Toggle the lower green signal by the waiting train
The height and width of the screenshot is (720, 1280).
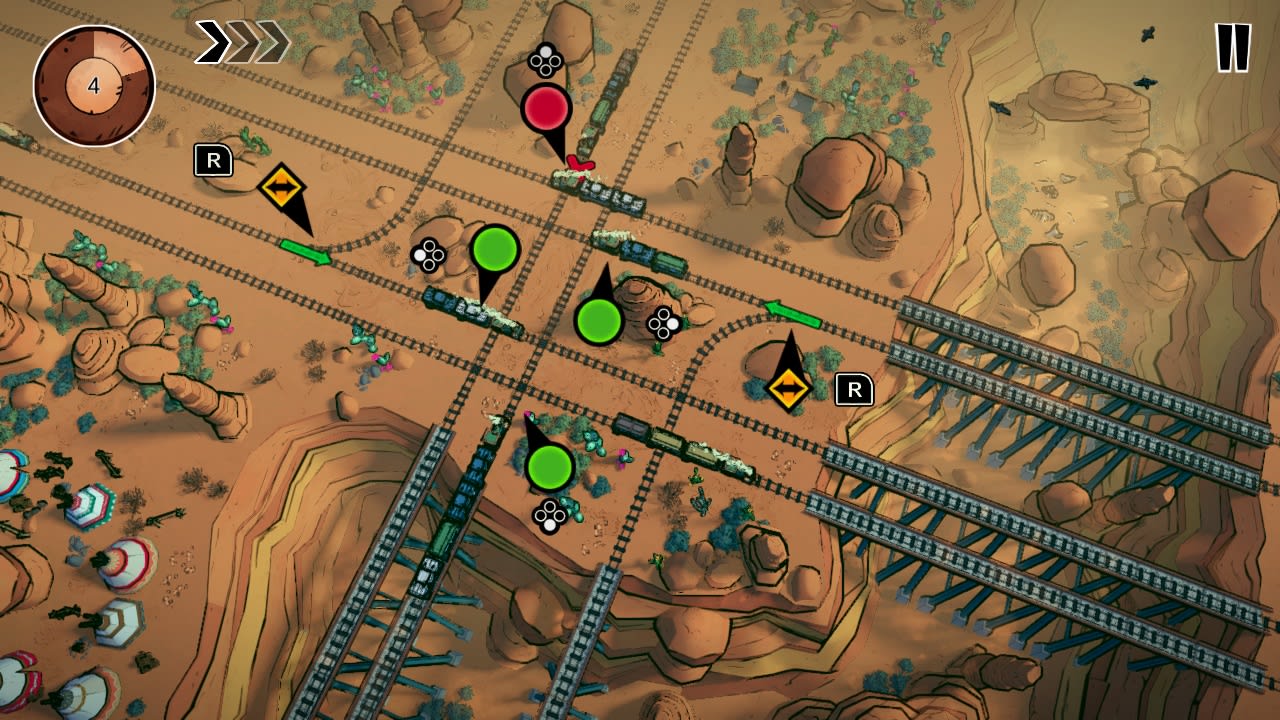[548, 467]
